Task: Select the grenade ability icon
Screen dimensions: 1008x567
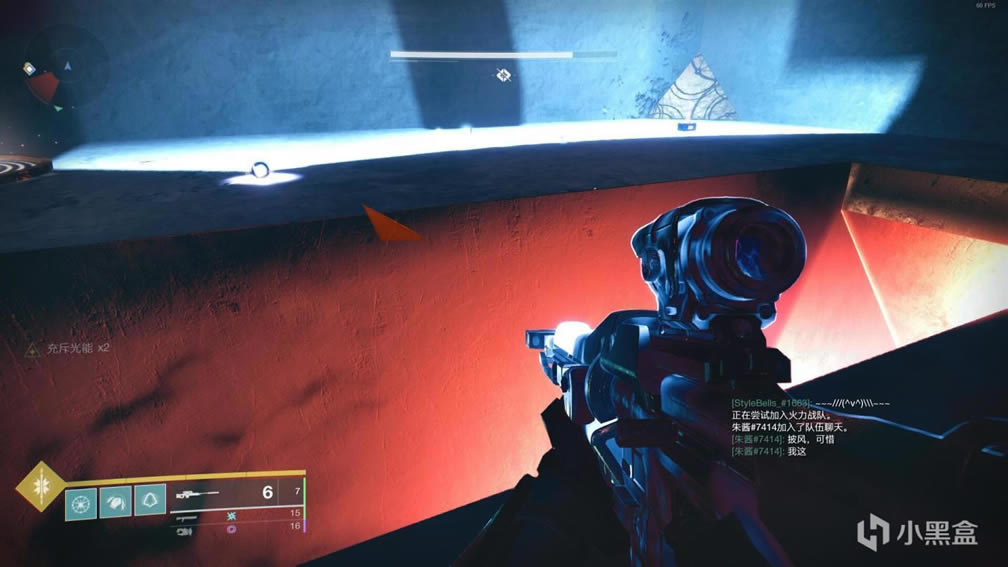Action: click(x=80, y=500)
